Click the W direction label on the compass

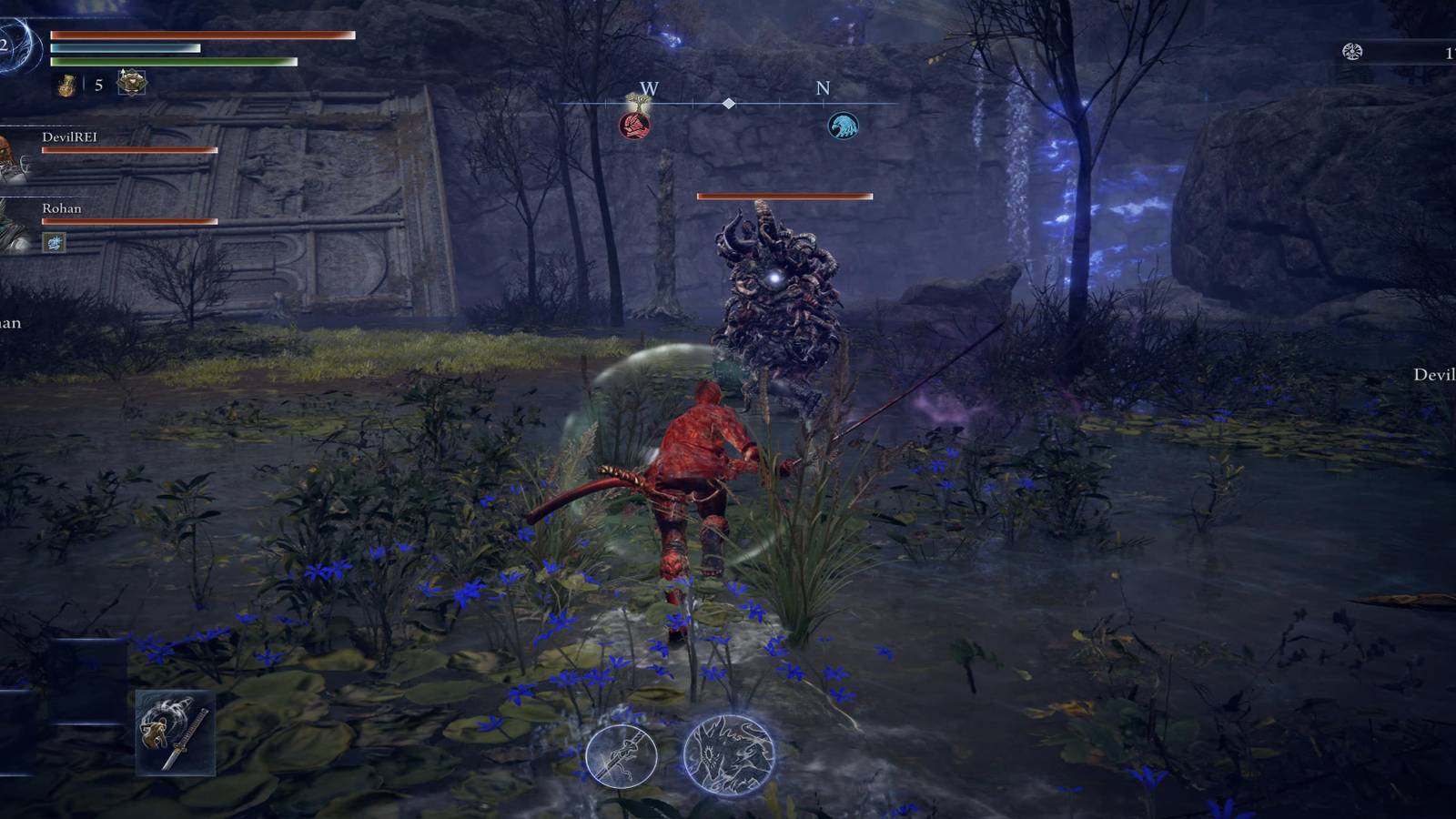click(x=650, y=88)
